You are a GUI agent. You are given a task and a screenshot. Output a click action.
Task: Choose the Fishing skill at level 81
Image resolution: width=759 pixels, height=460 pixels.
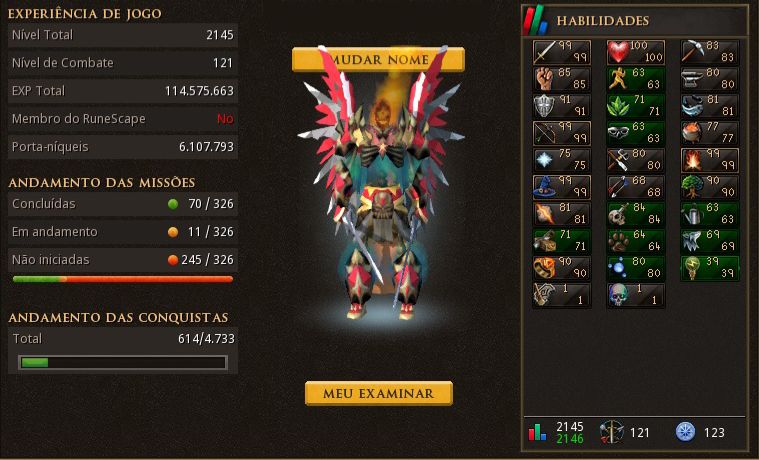click(709, 107)
